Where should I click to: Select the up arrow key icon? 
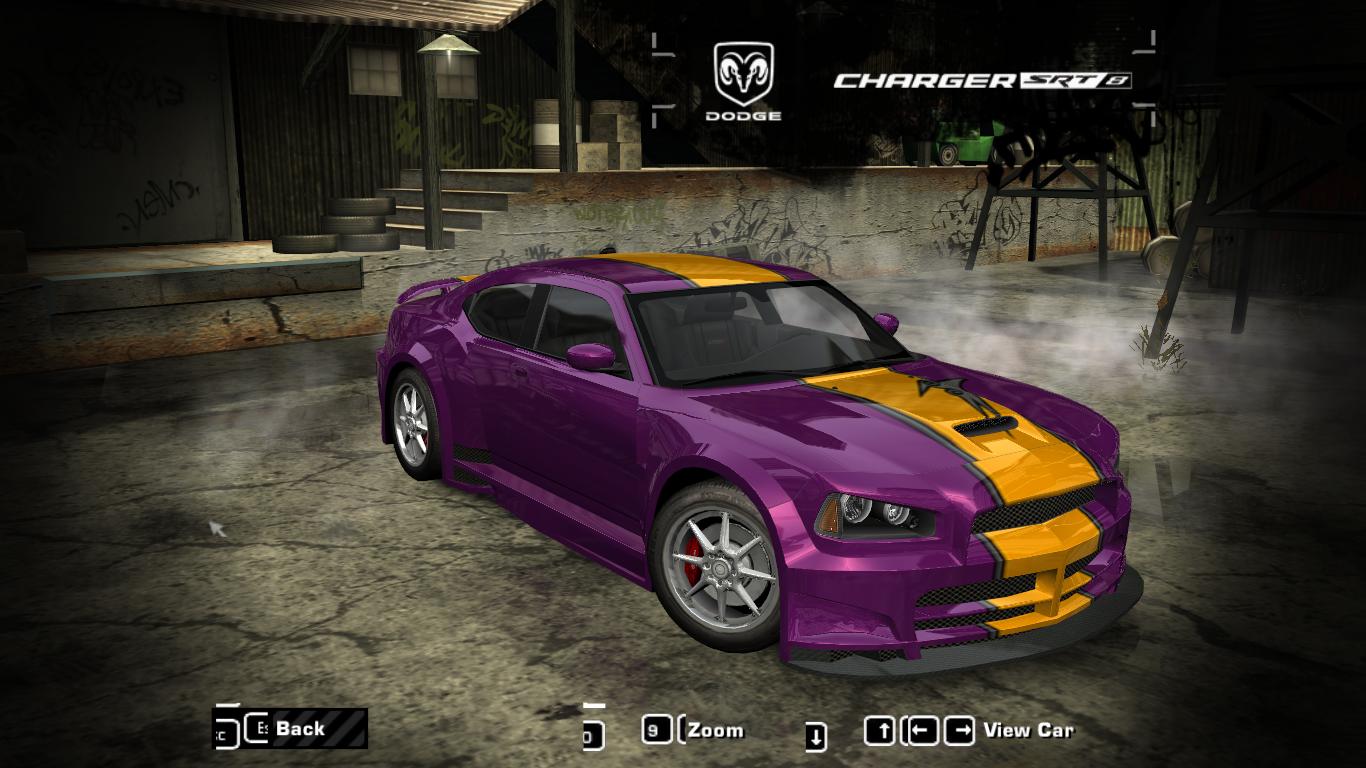pyautogui.click(x=882, y=729)
